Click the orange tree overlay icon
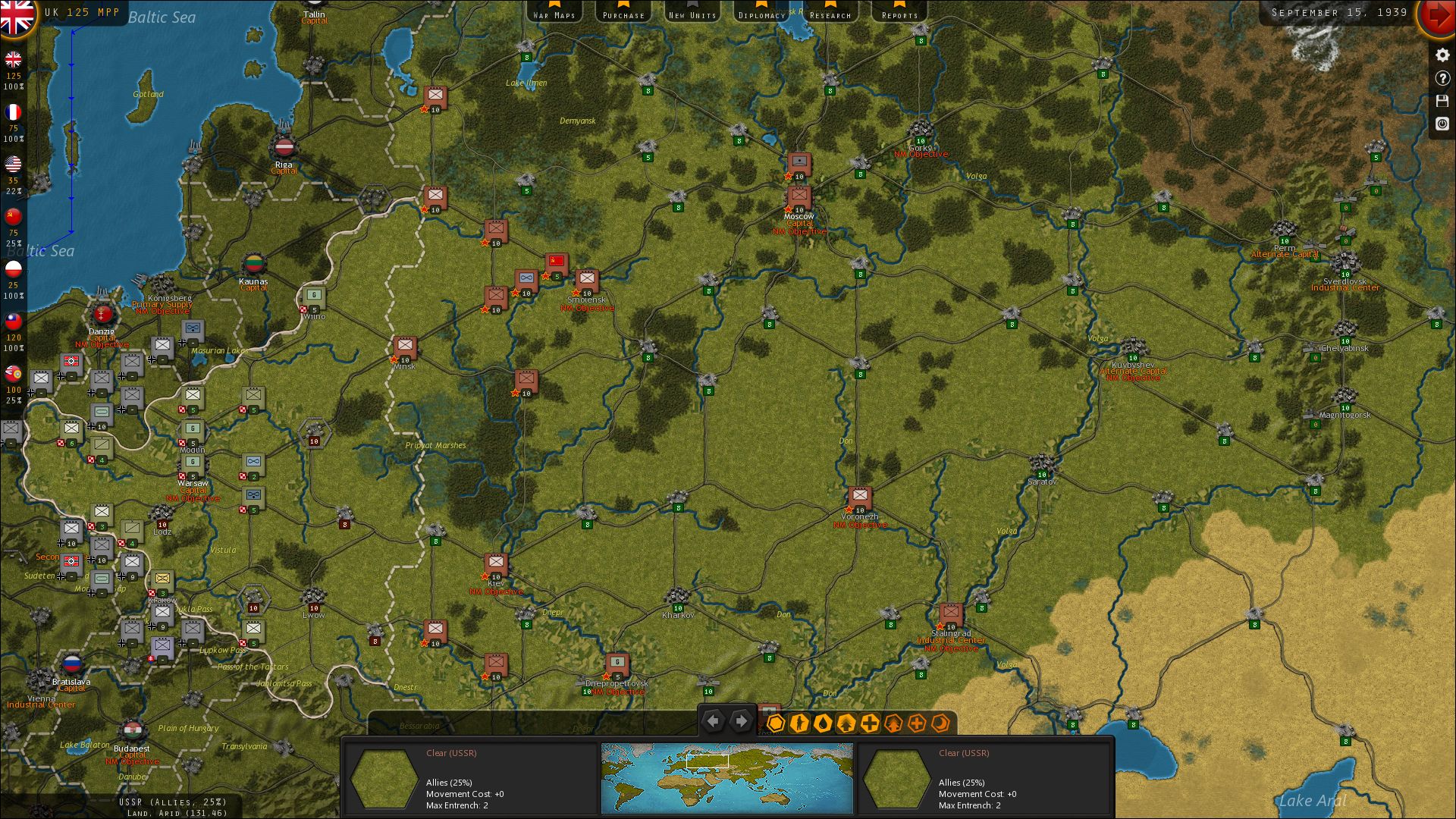 pyautogui.click(x=894, y=723)
